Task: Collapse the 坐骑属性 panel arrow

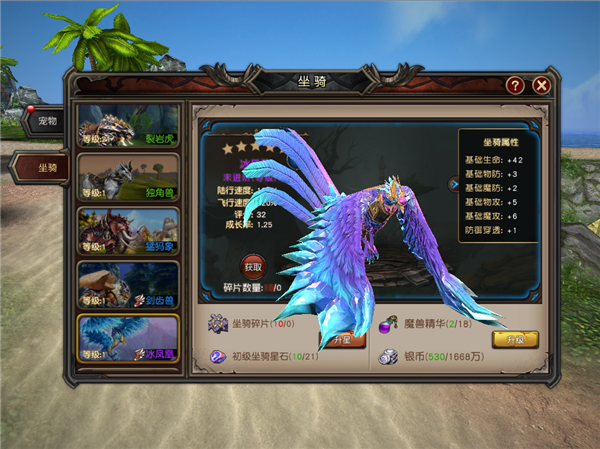Action: pyautogui.click(x=453, y=184)
